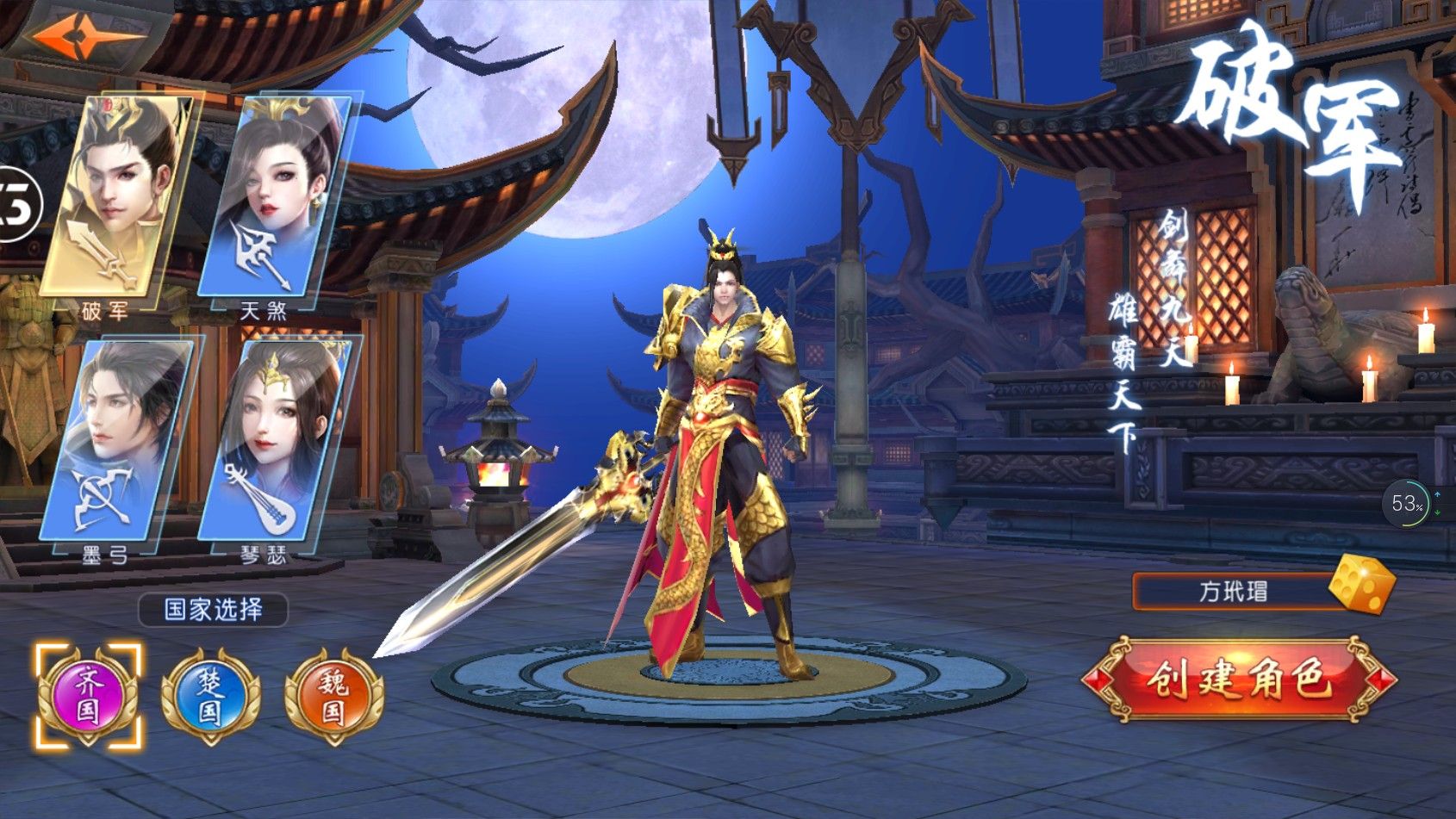Screen dimensions: 1456x819
Task: Pick the orange 魏国 nation emblem
Action: point(333,695)
